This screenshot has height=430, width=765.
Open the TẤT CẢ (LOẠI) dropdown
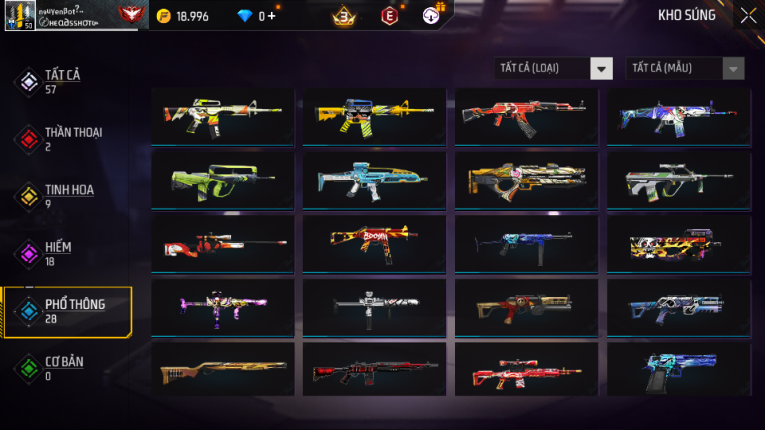click(554, 68)
